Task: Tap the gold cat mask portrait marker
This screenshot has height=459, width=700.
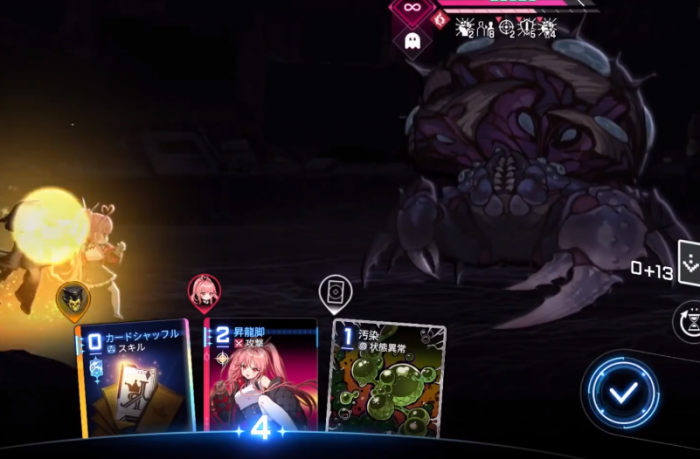Action: coord(72,297)
